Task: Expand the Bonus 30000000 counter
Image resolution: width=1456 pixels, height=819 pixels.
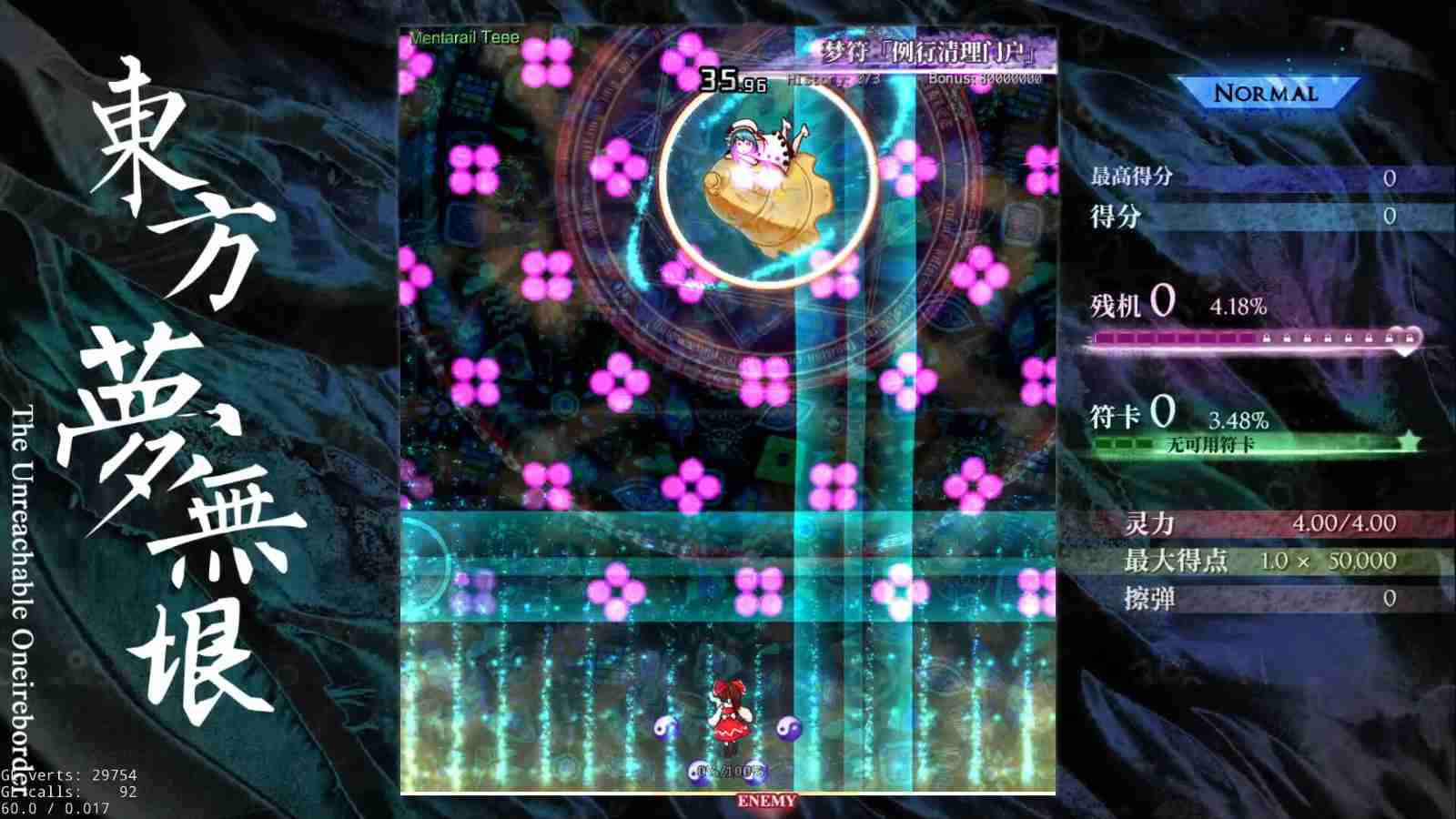Action: [986, 80]
